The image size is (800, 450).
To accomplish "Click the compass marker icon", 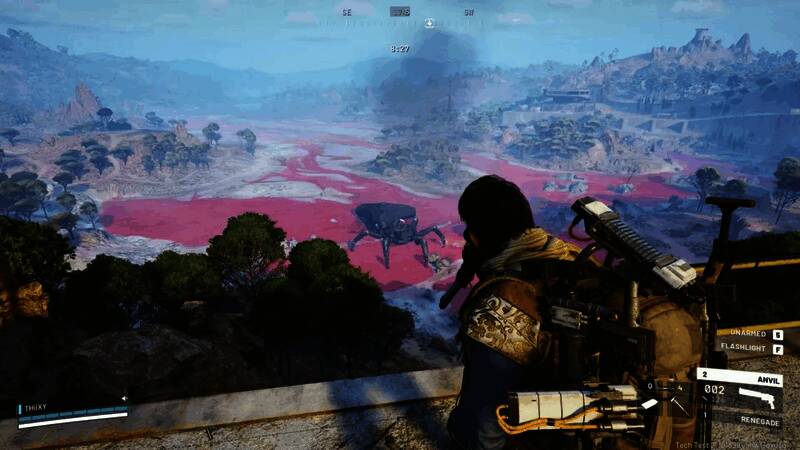I will tap(429, 23).
